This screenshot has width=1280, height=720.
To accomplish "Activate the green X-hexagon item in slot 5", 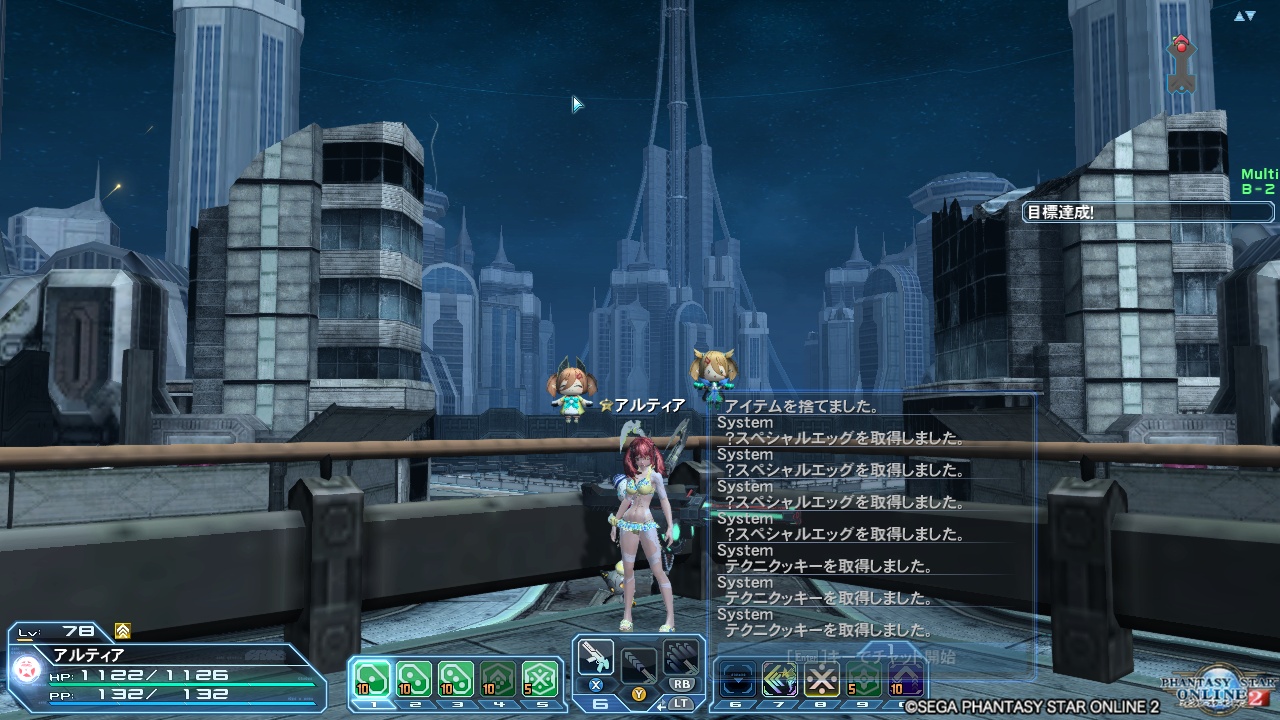I will click(x=540, y=680).
